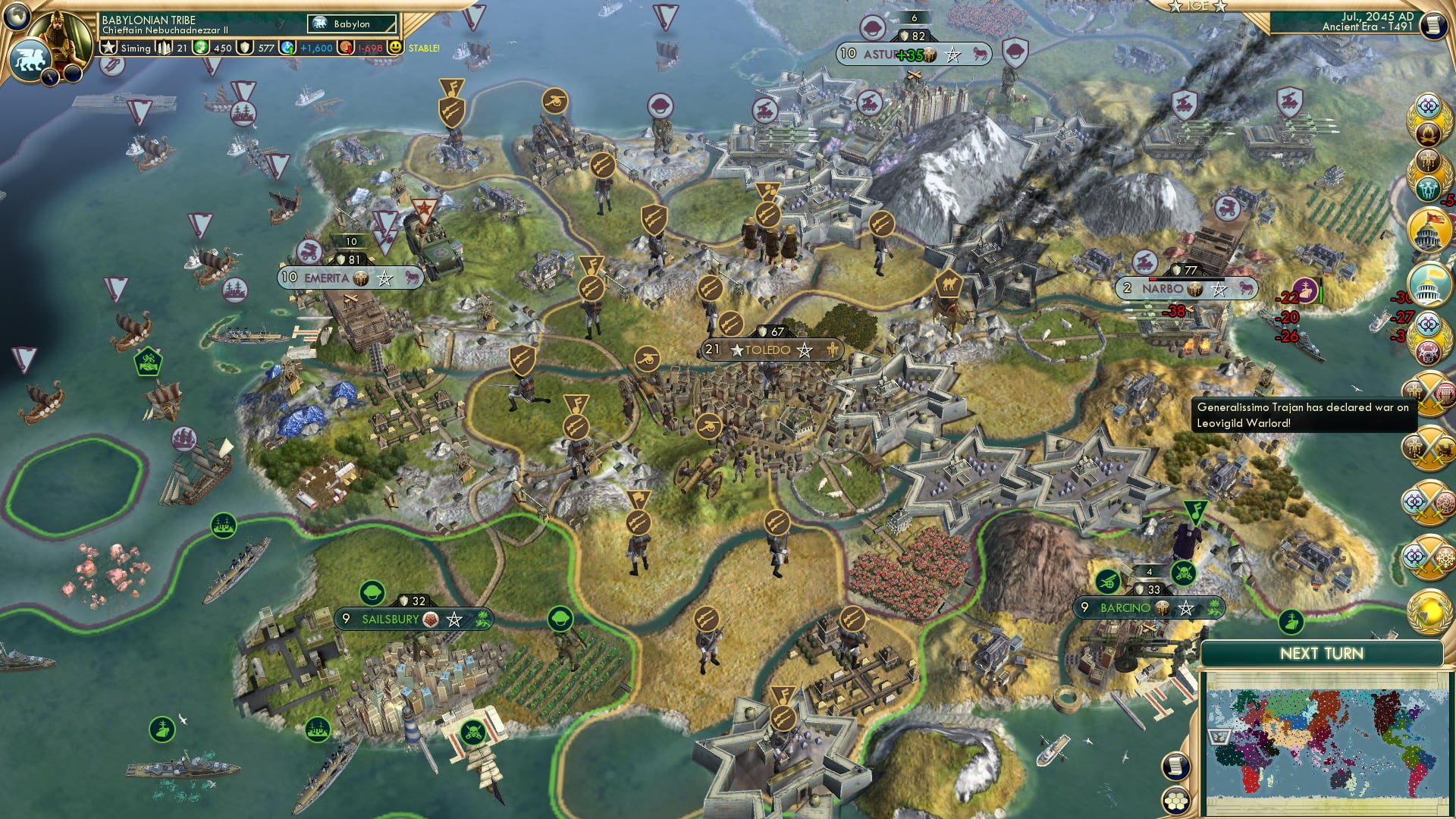Click the culture shield icon showing 577
Image resolution: width=1456 pixels, height=819 pixels.
point(244,48)
